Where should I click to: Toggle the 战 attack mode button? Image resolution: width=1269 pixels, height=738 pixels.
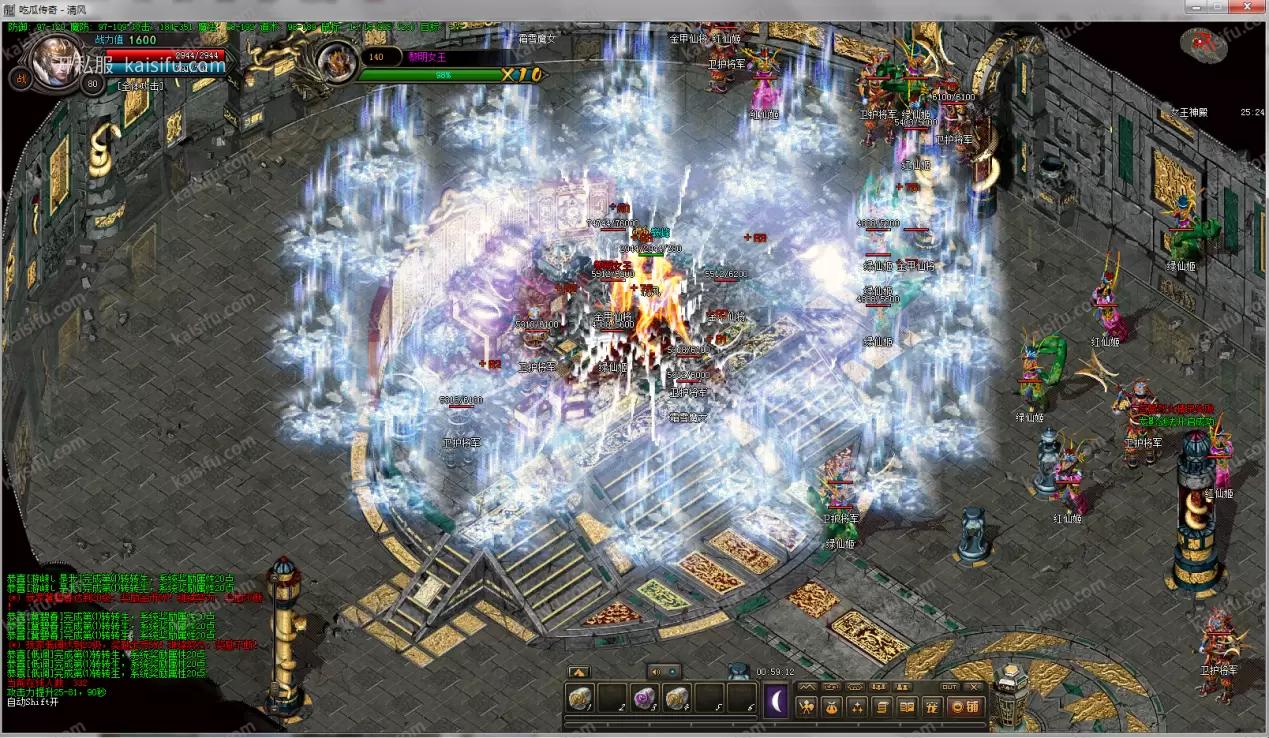pos(20,79)
